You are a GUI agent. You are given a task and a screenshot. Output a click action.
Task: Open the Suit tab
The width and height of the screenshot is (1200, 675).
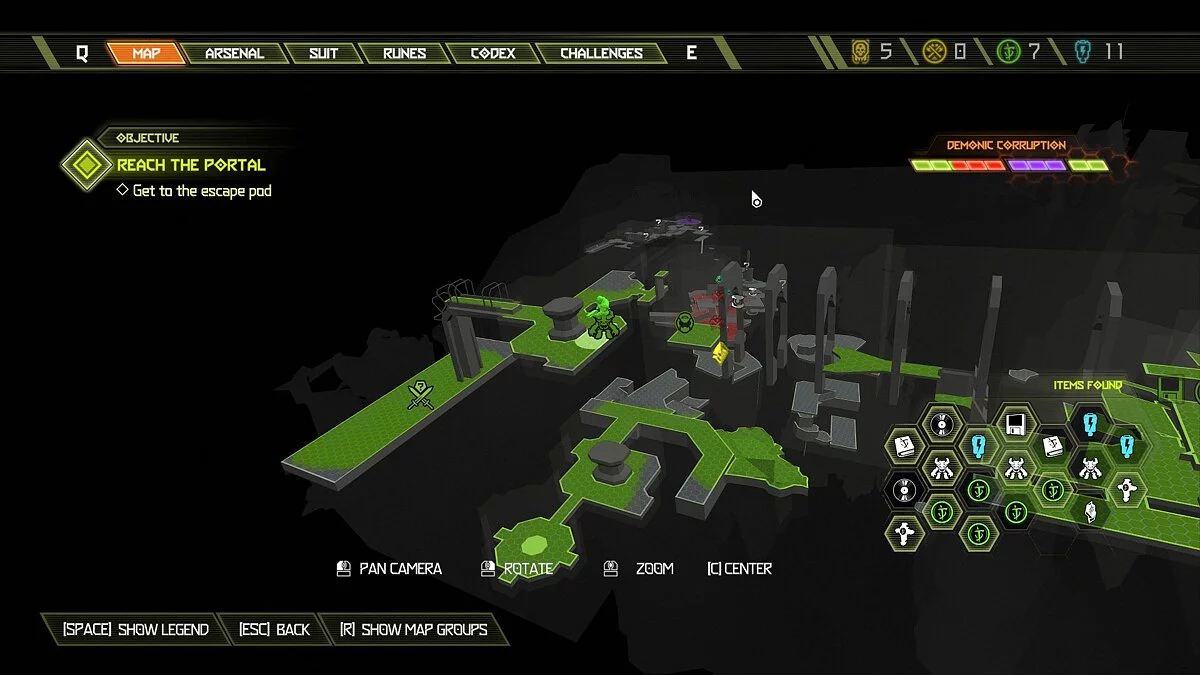pyautogui.click(x=323, y=53)
